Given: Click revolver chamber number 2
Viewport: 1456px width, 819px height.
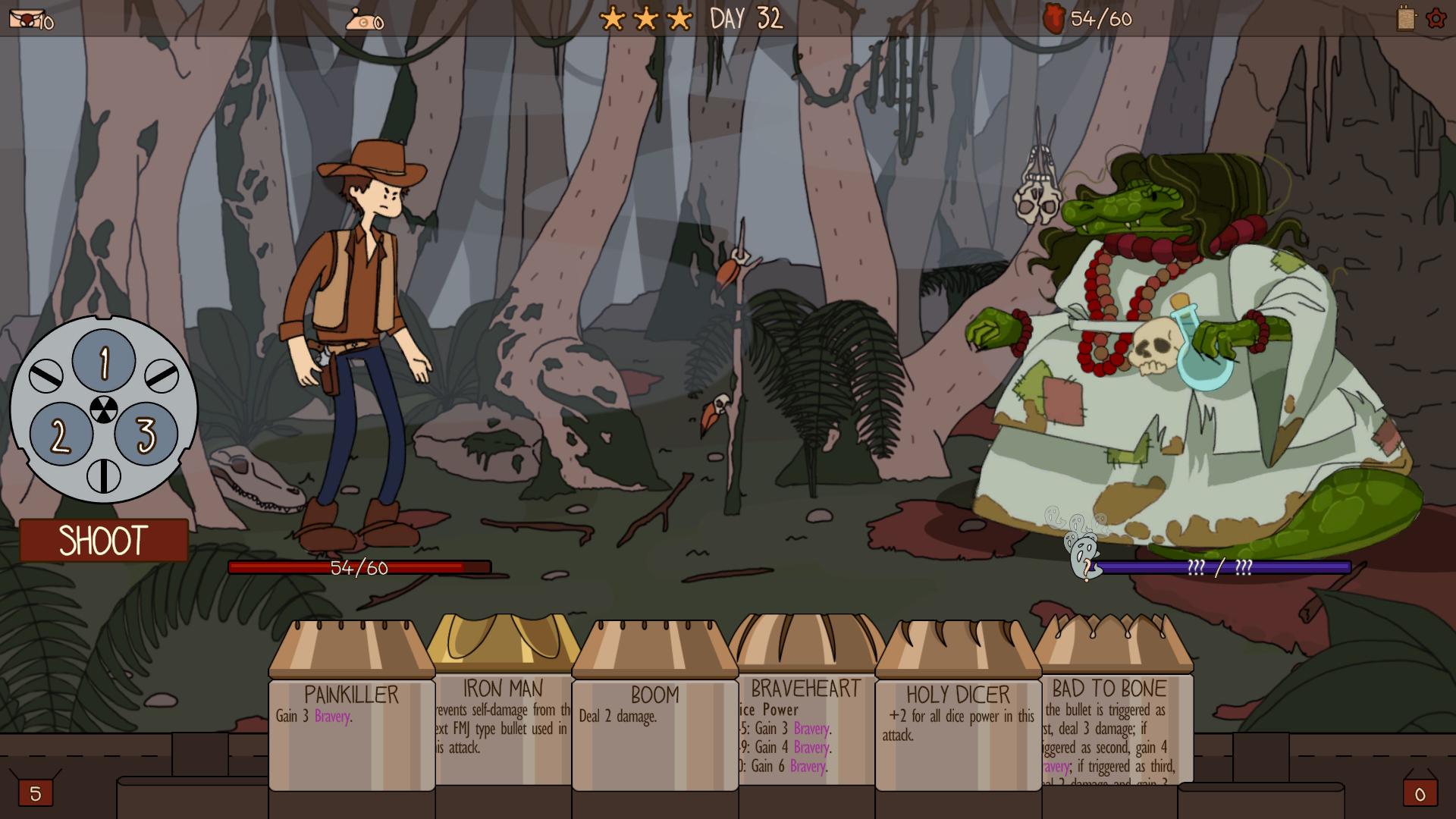Looking at the screenshot, I should point(61,435).
